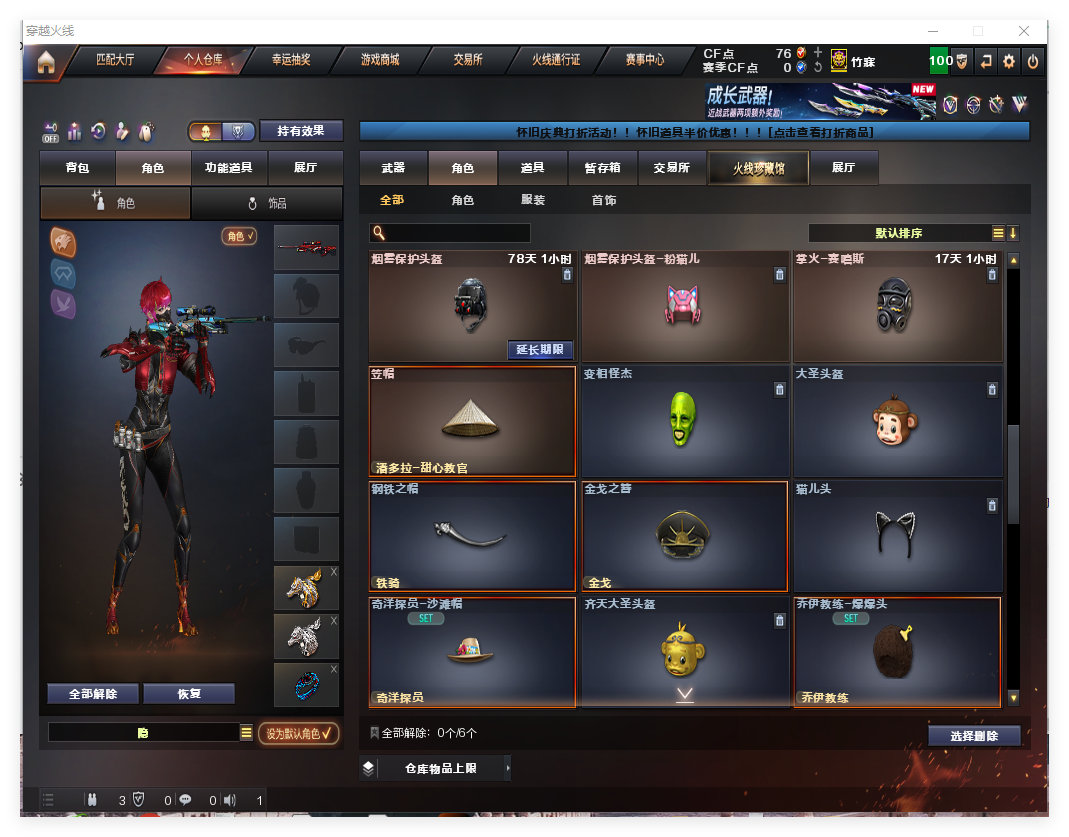Viewport: 1069px width, 837px height.
Task: Click the home icon button
Action: [x=46, y=62]
